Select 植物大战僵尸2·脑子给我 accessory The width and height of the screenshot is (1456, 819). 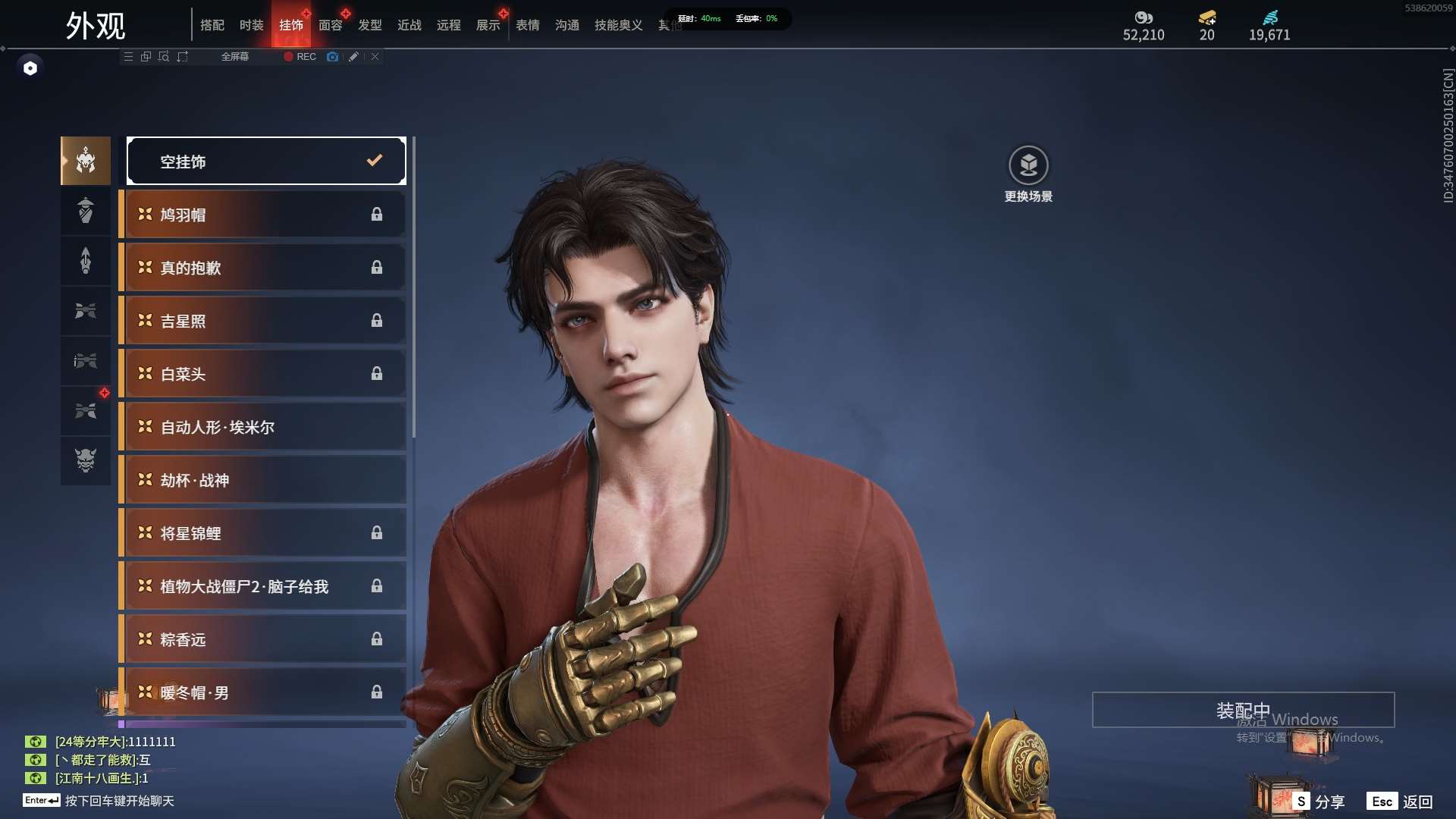[262, 586]
